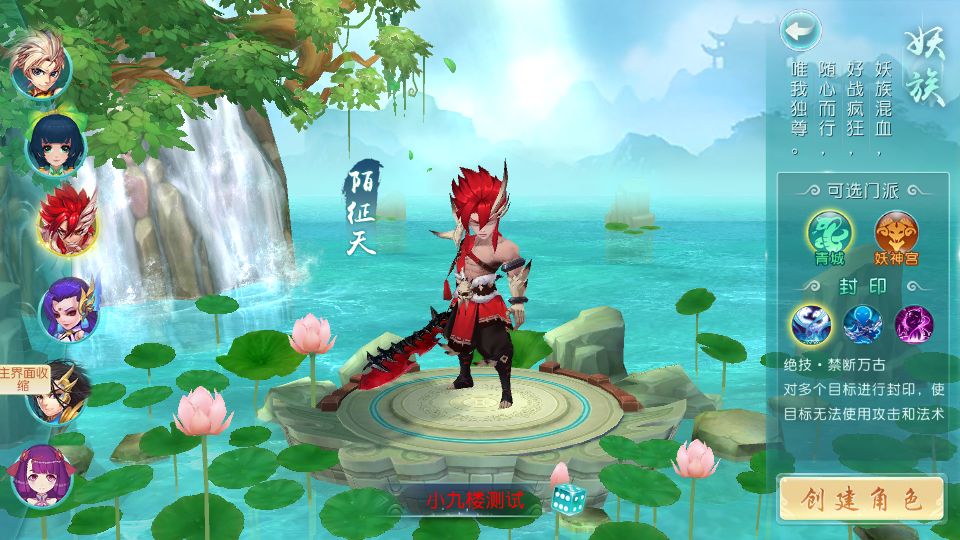Viewport: 960px width, 540px height.
Task: Go back using the arrow button
Action: pos(799,31)
